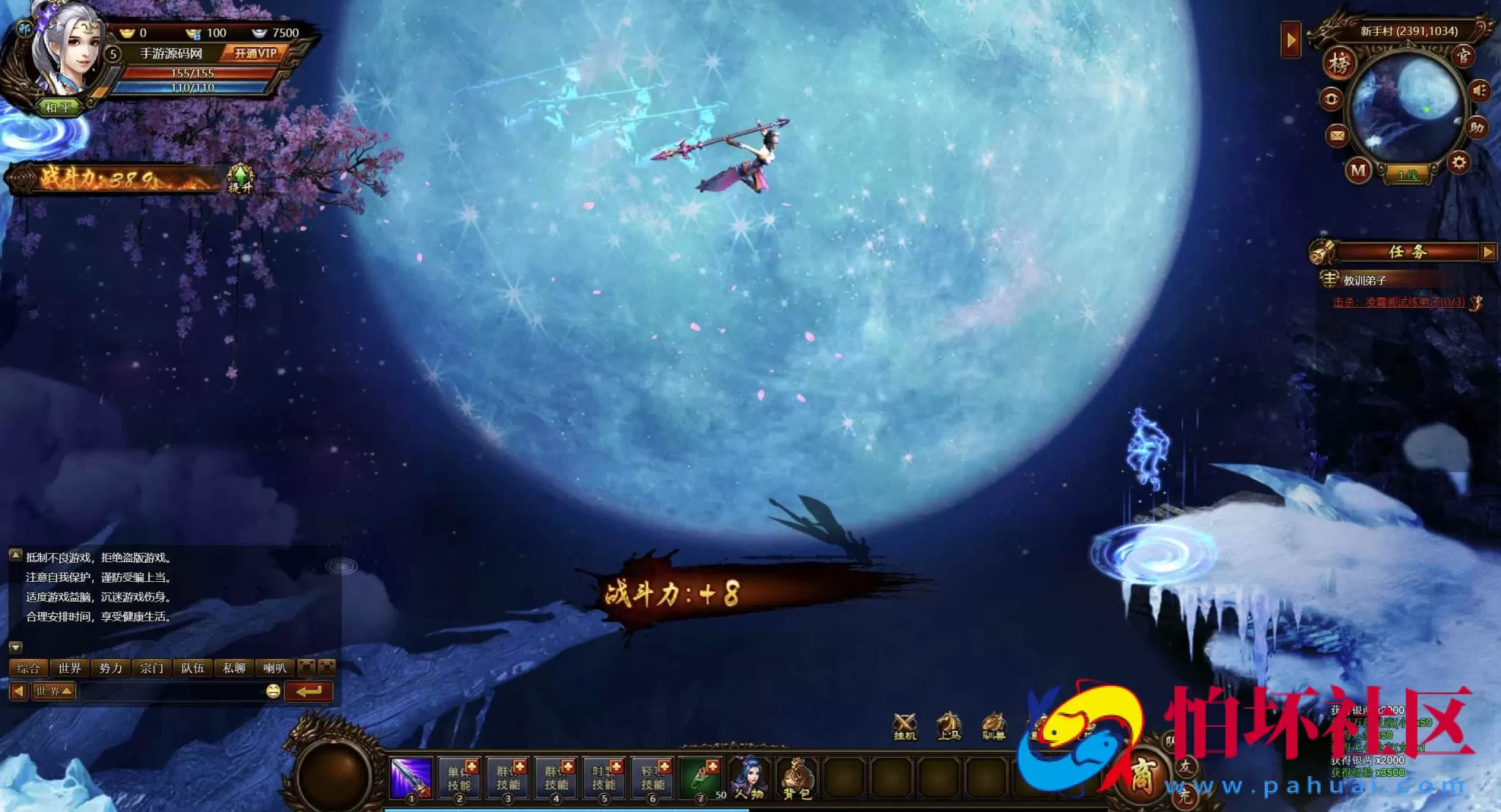
Task: Toggle 挂机 auto-battle mode
Action: click(905, 726)
